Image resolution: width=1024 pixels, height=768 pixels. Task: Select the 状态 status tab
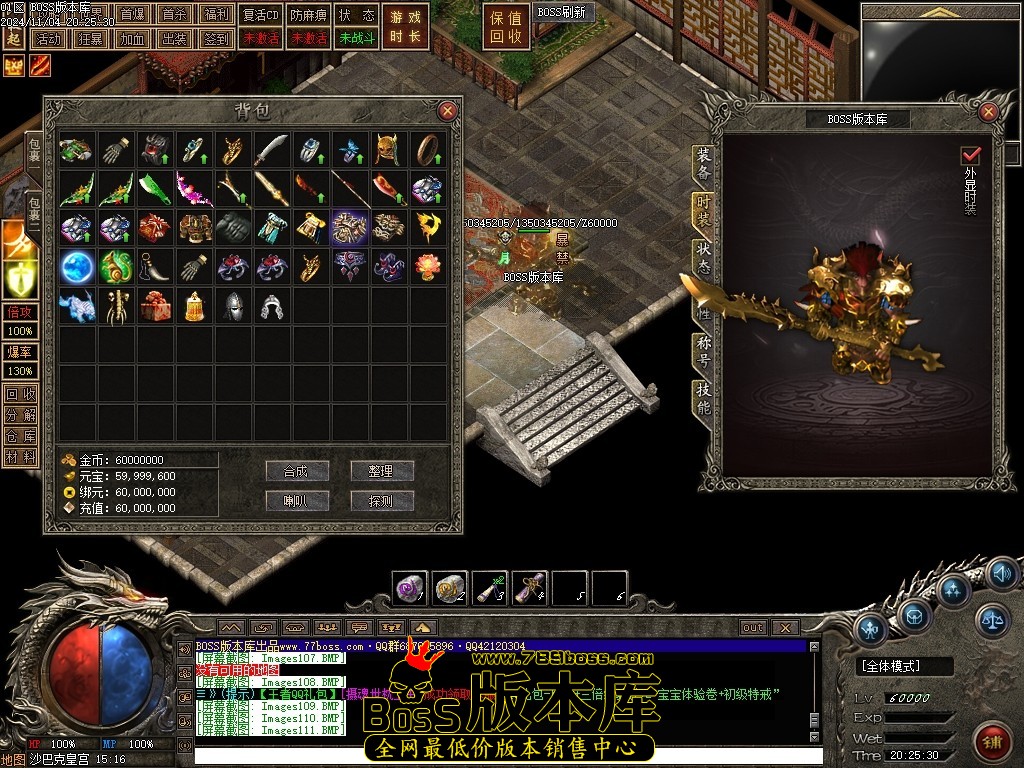click(x=704, y=259)
